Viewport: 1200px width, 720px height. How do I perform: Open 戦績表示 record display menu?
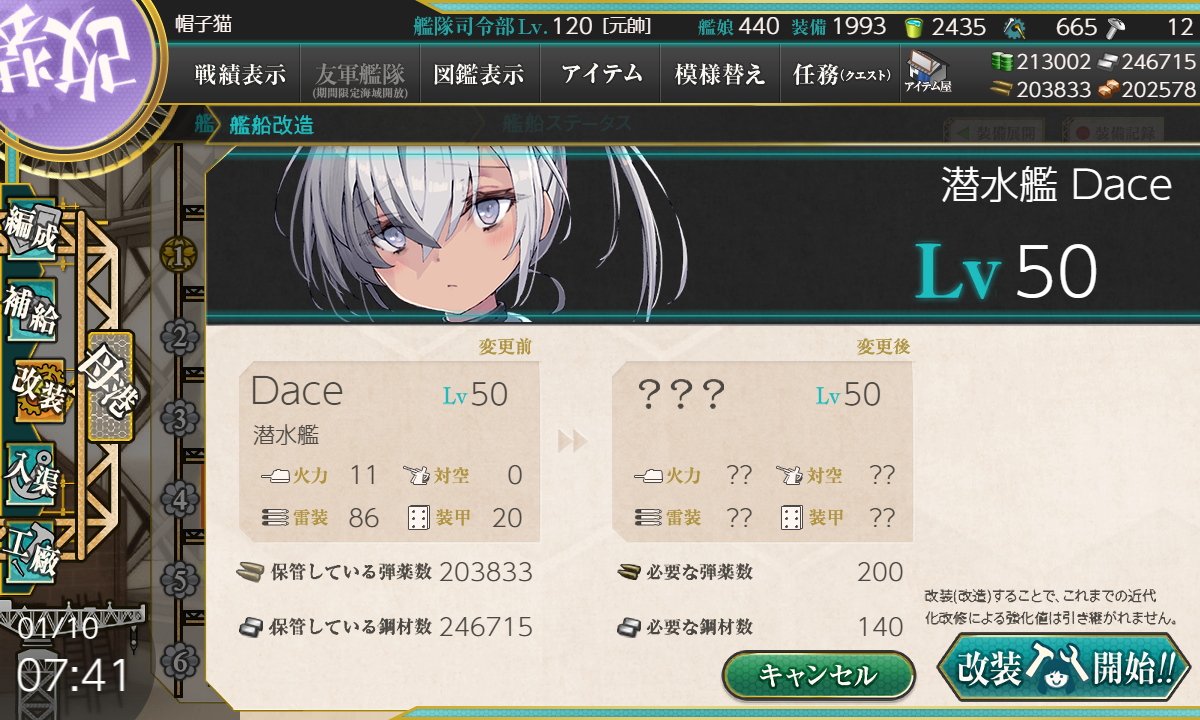(x=240, y=75)
